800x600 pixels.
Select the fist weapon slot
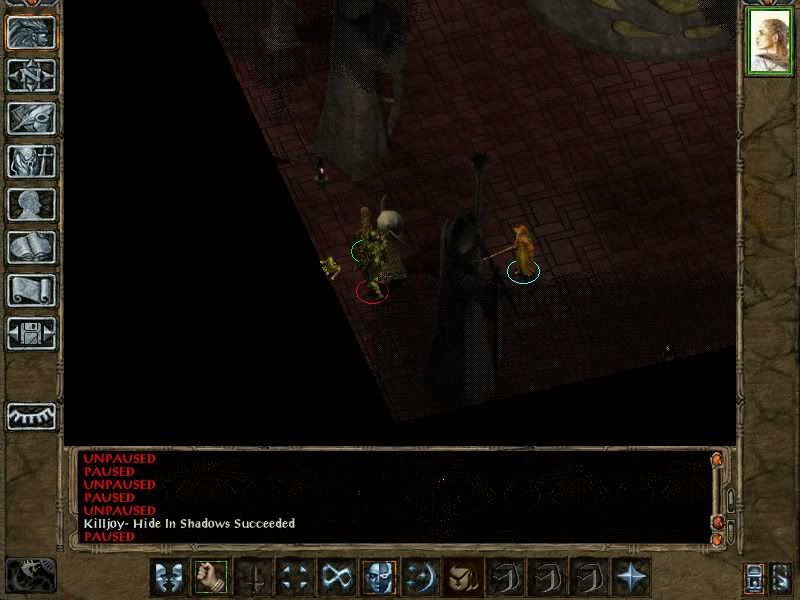pos(210,576)
